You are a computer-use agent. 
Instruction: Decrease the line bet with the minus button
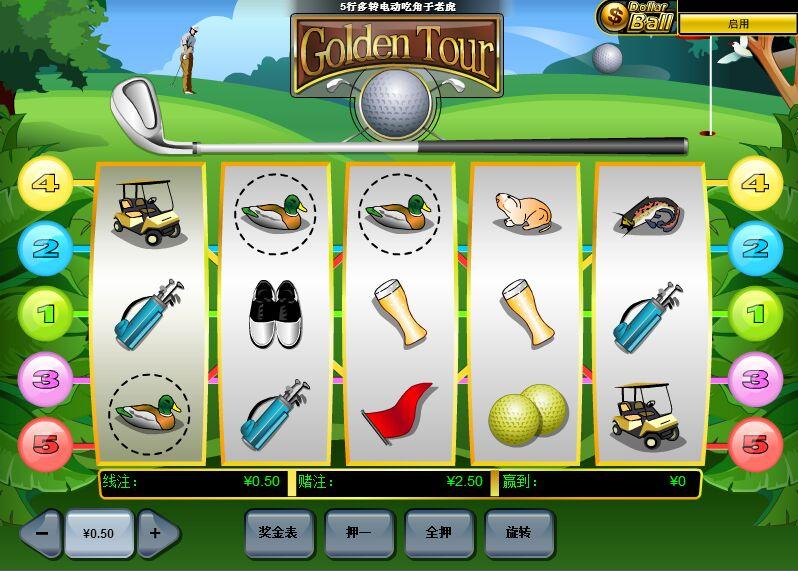(x=41, y=533)
